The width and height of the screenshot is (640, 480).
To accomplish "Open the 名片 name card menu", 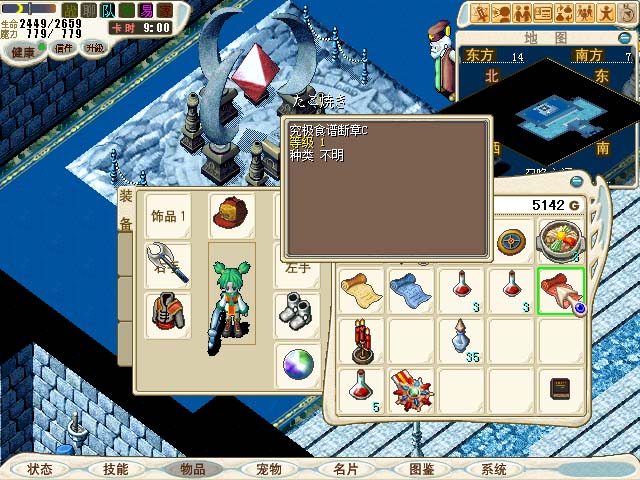I will point(345,468).
